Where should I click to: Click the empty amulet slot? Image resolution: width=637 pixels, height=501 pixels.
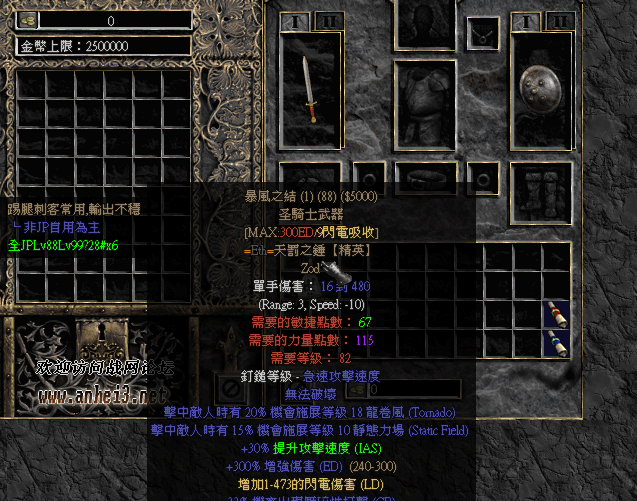tap(483, 32)
